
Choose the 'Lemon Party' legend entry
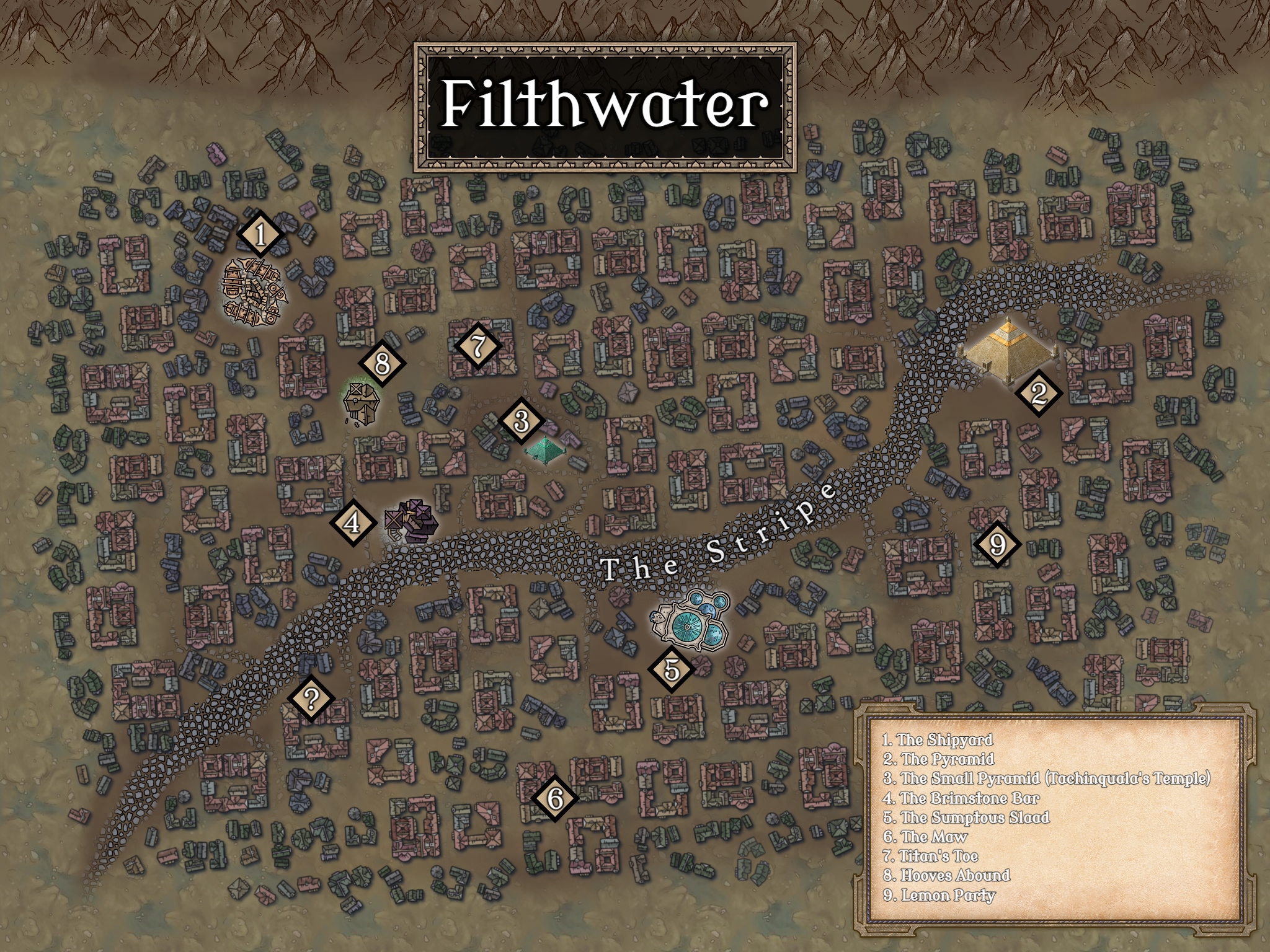point(939,896)
